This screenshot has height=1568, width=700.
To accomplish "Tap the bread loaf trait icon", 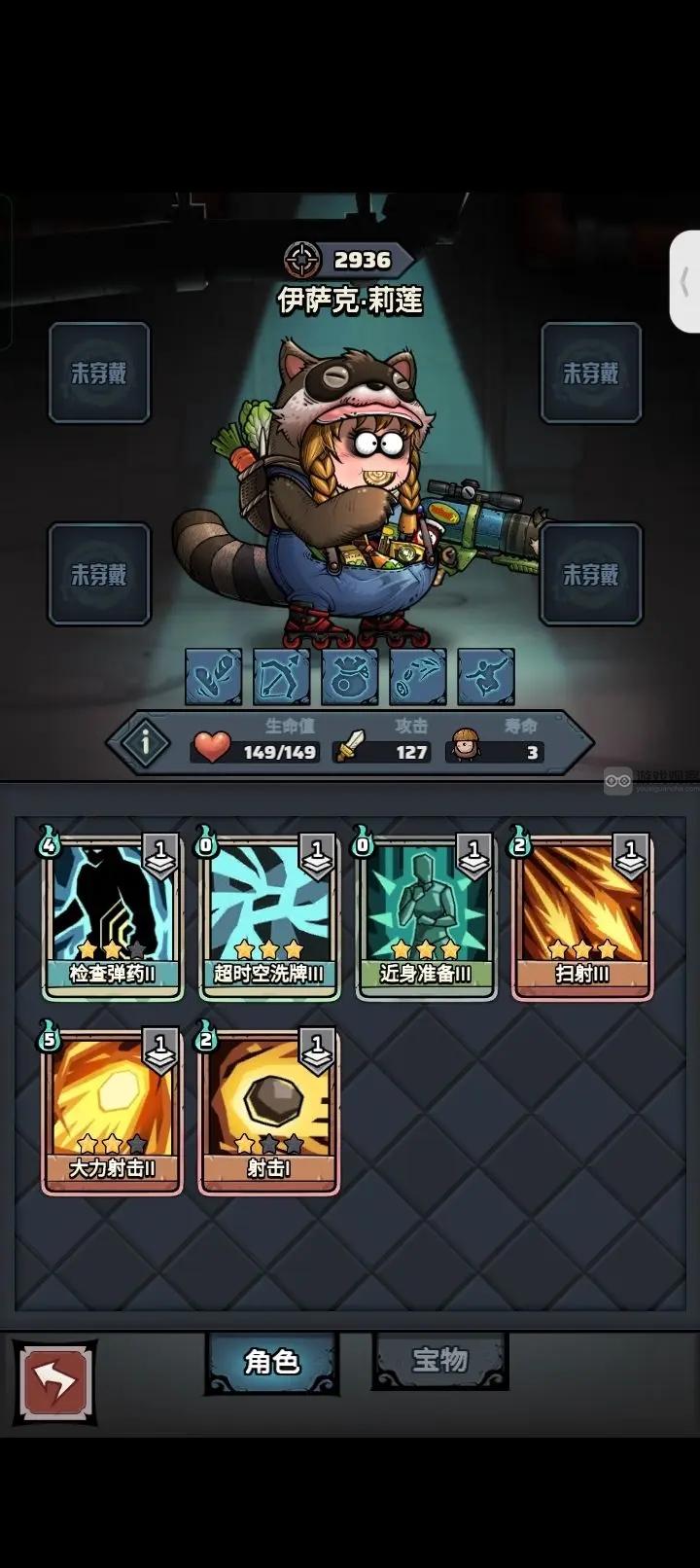I will (213, 676).
